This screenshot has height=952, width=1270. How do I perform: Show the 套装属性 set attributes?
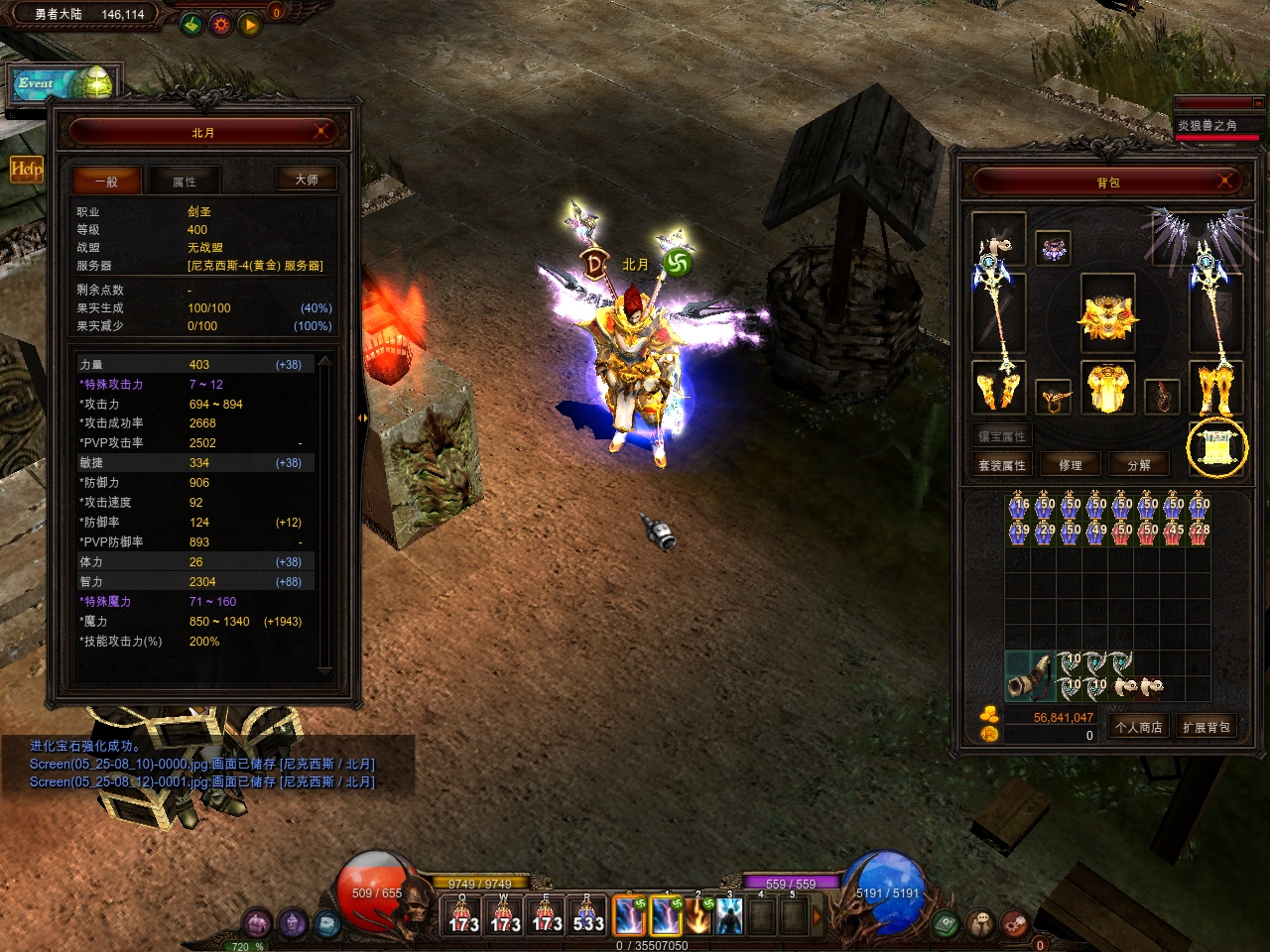(x=1002, y=465)
